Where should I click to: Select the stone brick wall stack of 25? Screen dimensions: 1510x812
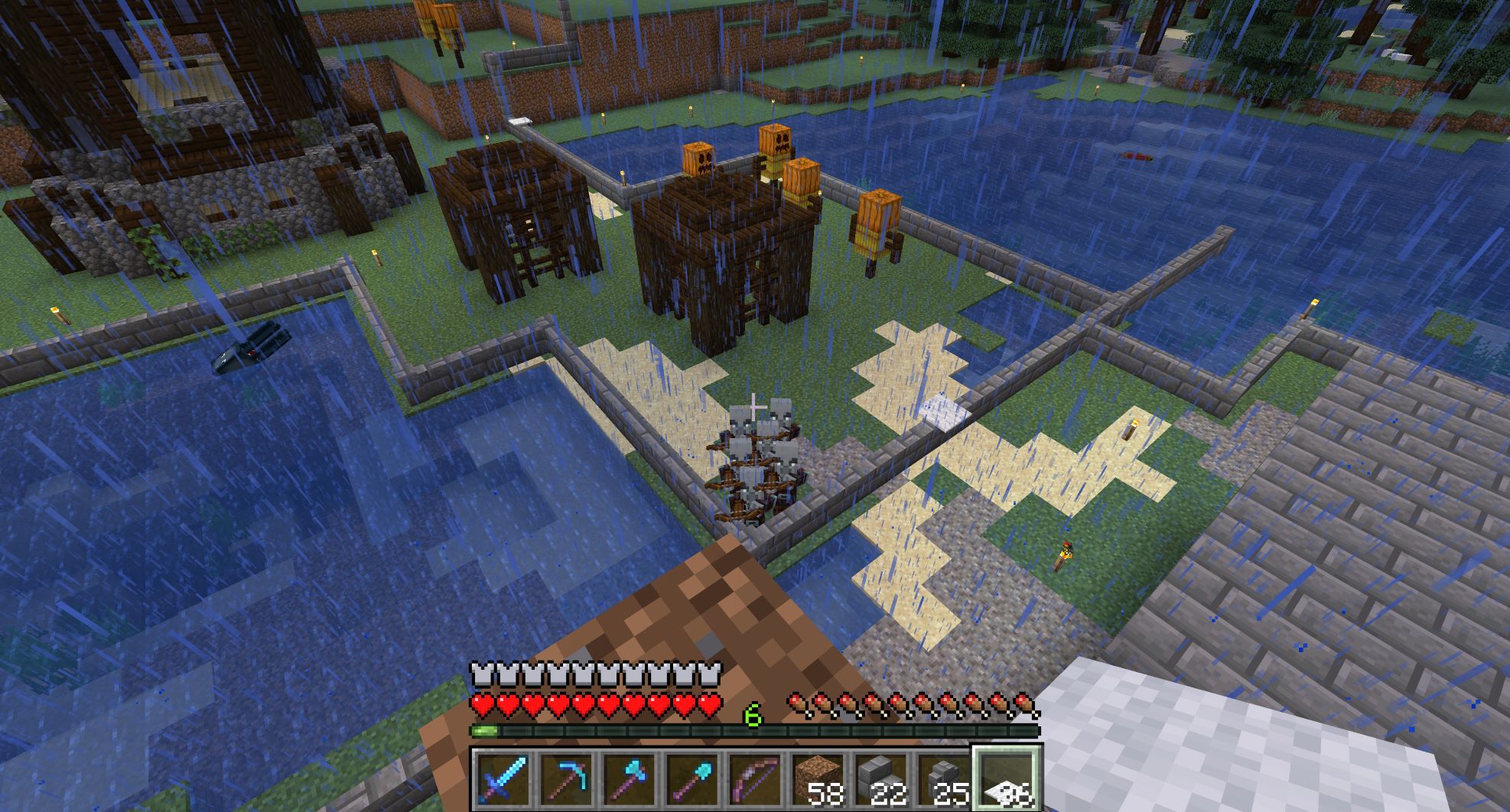pyautogui.click(x=942, y=780)
